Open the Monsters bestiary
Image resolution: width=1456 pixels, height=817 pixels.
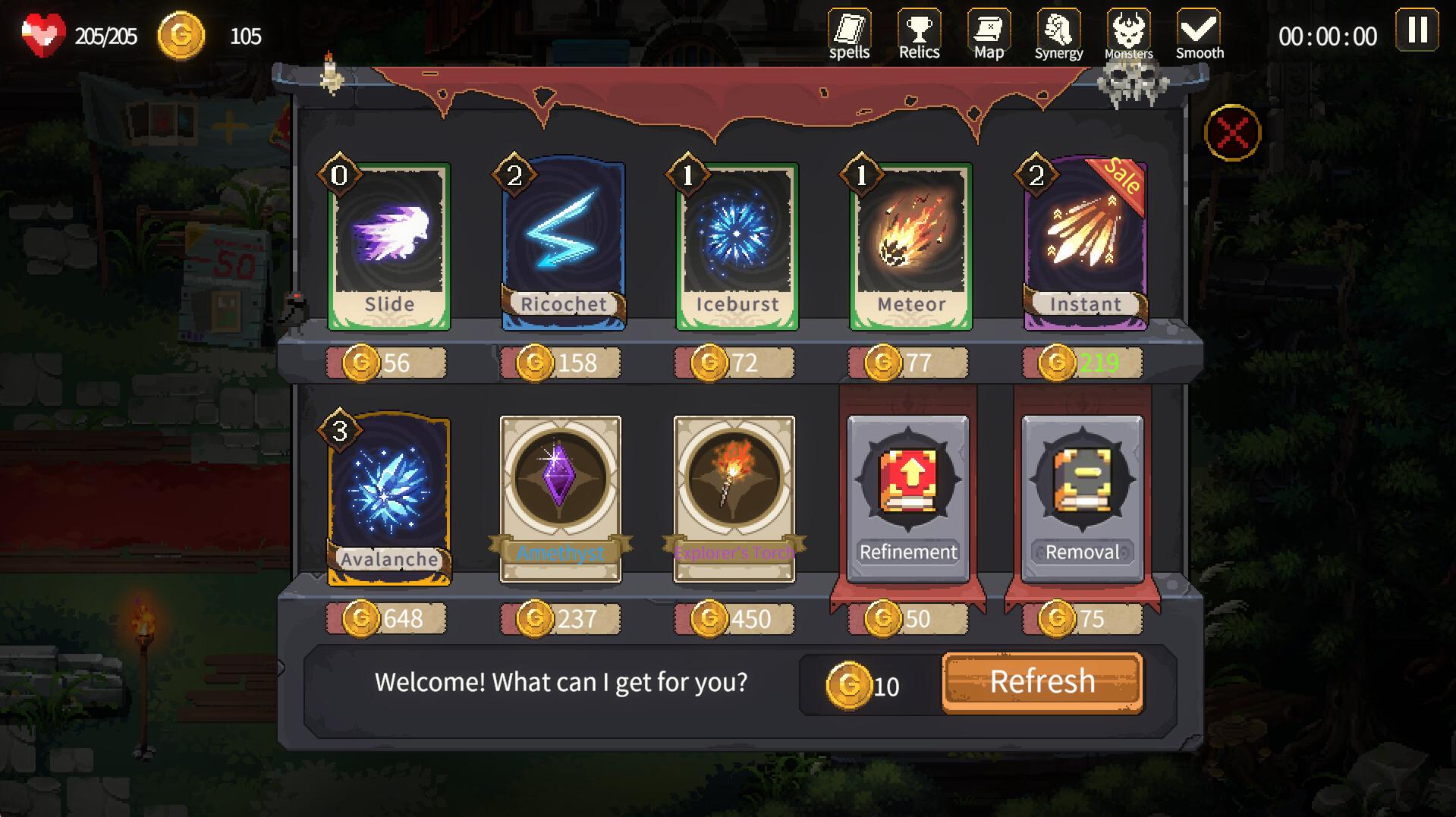pyautogui.click(x=1128, y=30)
